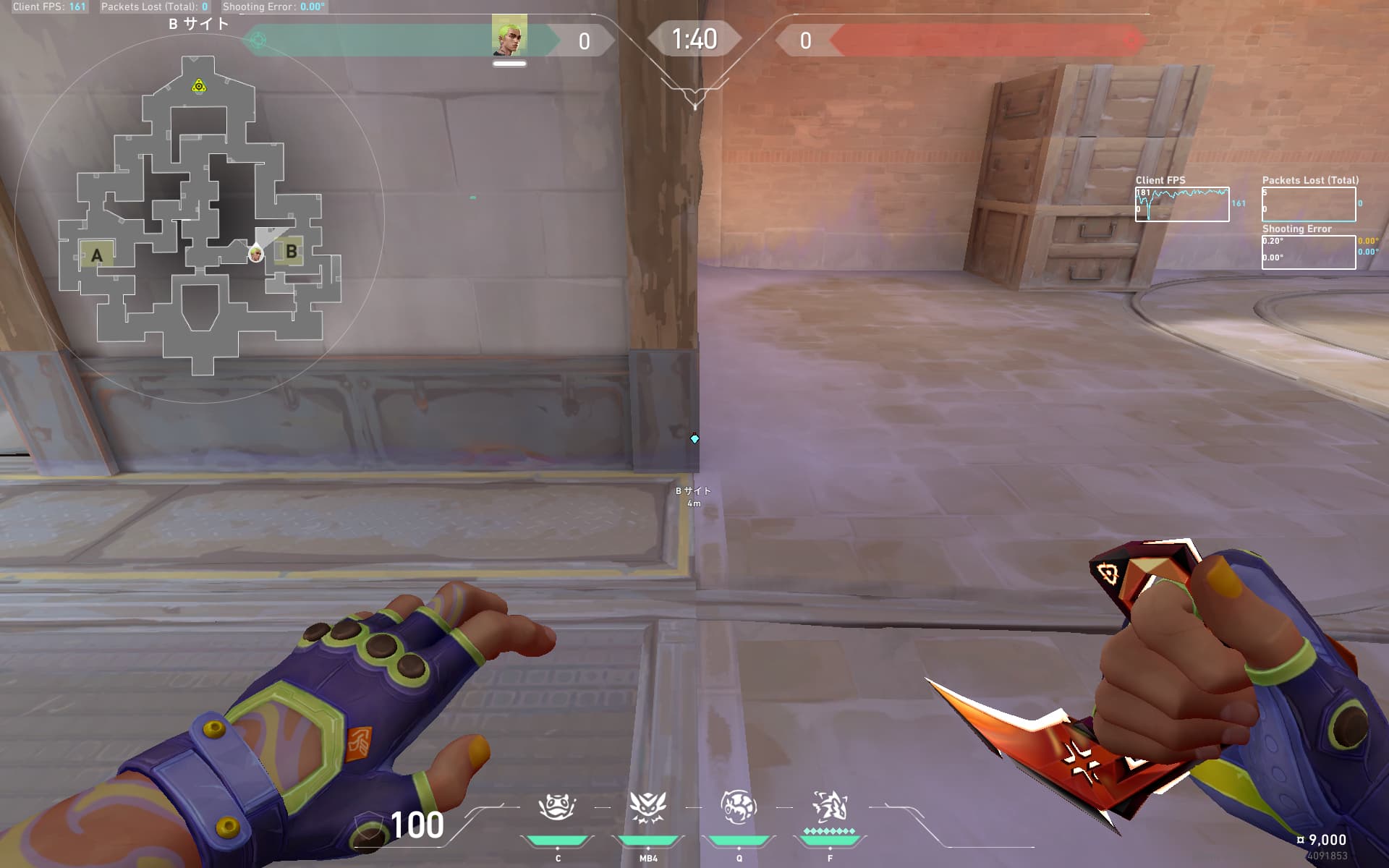Activate Gekko's Mosh Pit ability icon
Image resolution: width=1389 pixels, height=868 pixels.
557,807
